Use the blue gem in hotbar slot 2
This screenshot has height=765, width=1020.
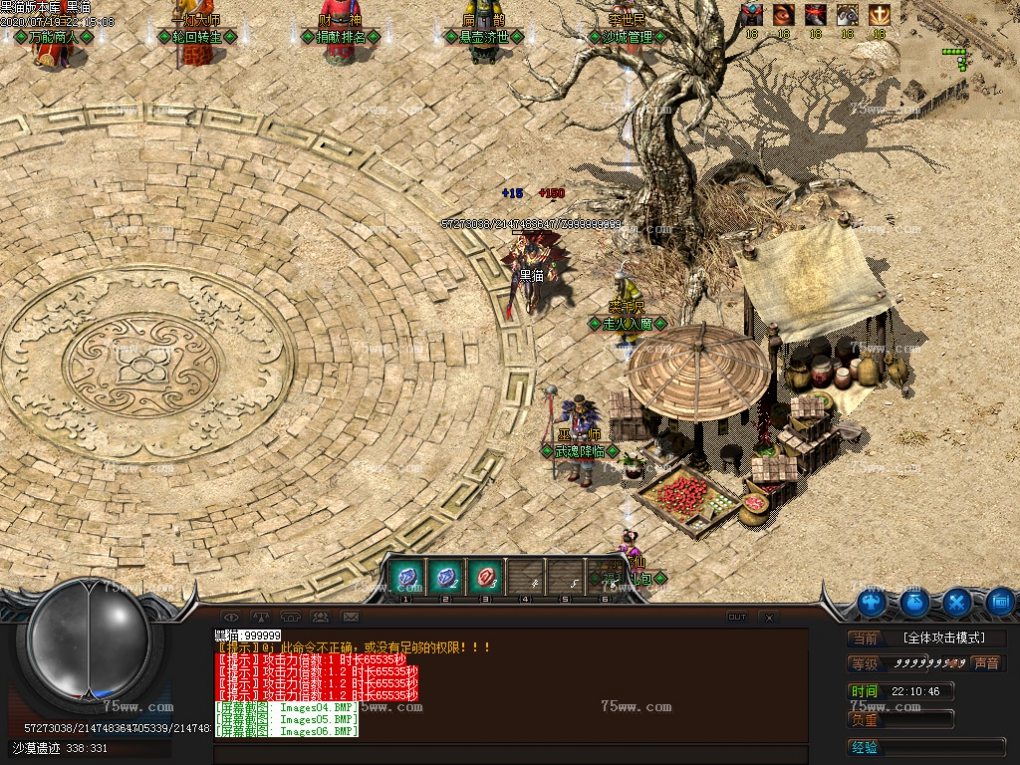click(445, 577)
